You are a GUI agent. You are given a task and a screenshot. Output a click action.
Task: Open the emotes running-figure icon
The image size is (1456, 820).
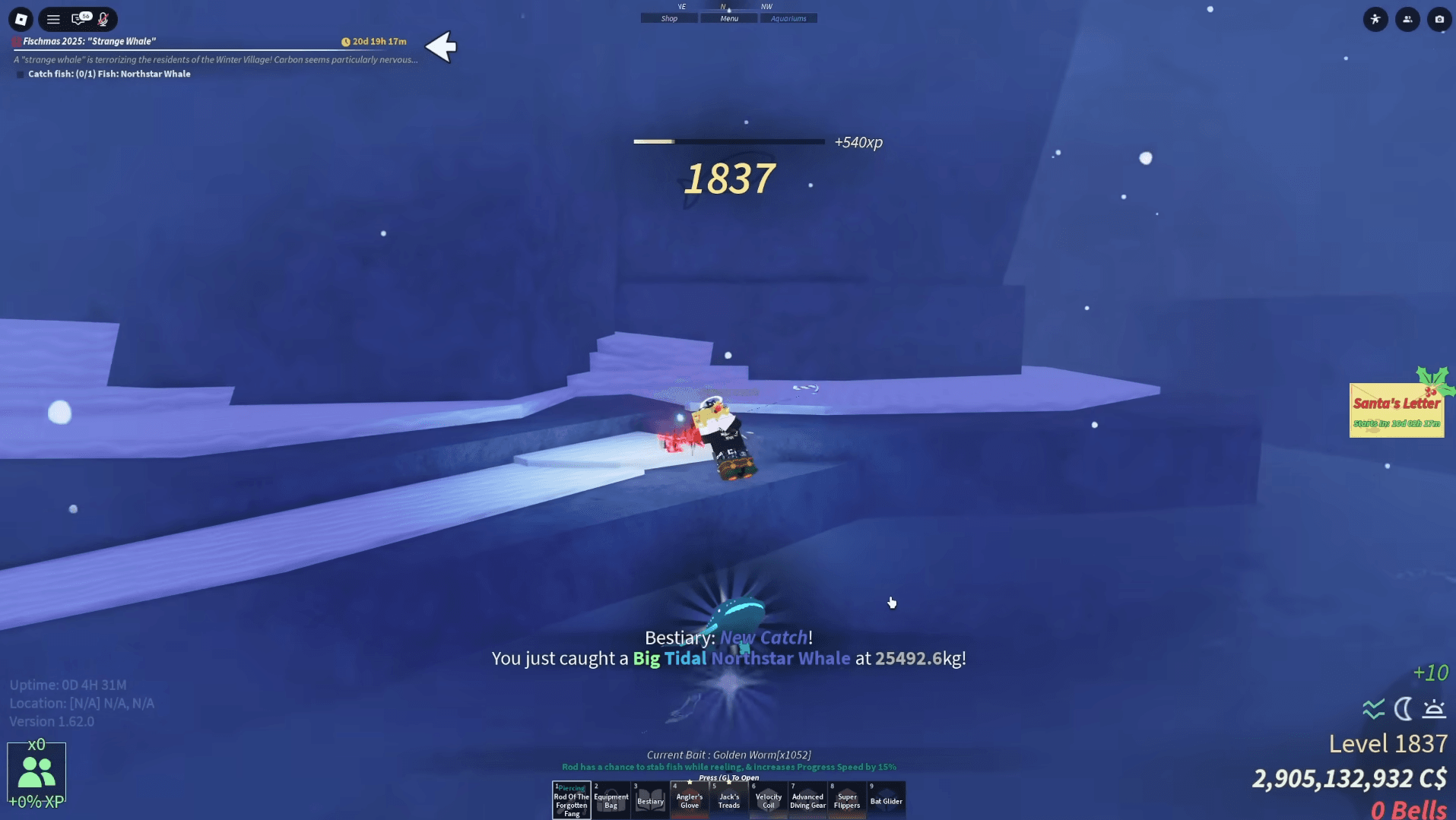tap(1375, 19)
